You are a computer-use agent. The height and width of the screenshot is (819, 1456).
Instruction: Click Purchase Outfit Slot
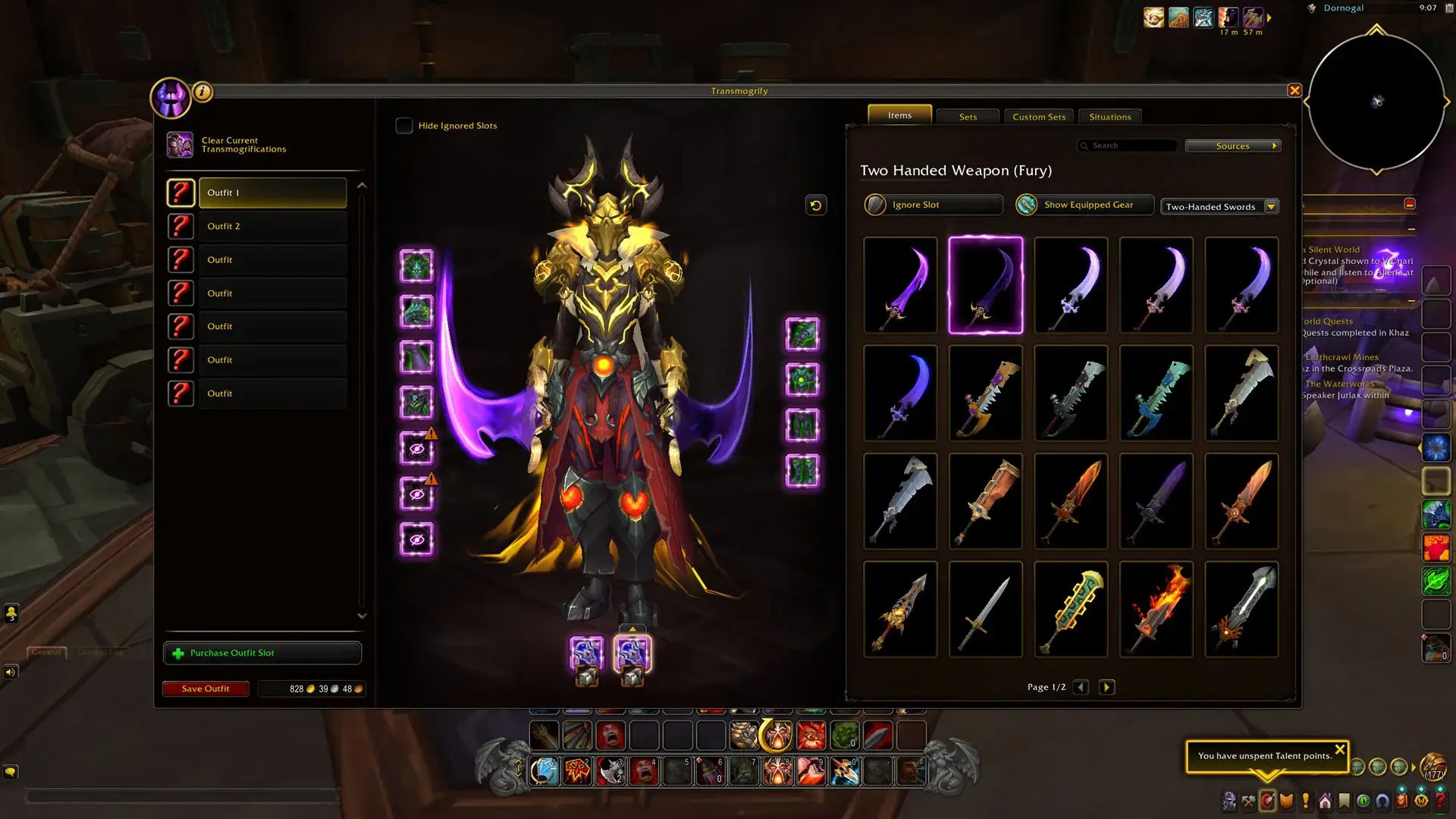pyautogui.click(x=262, y=652)
